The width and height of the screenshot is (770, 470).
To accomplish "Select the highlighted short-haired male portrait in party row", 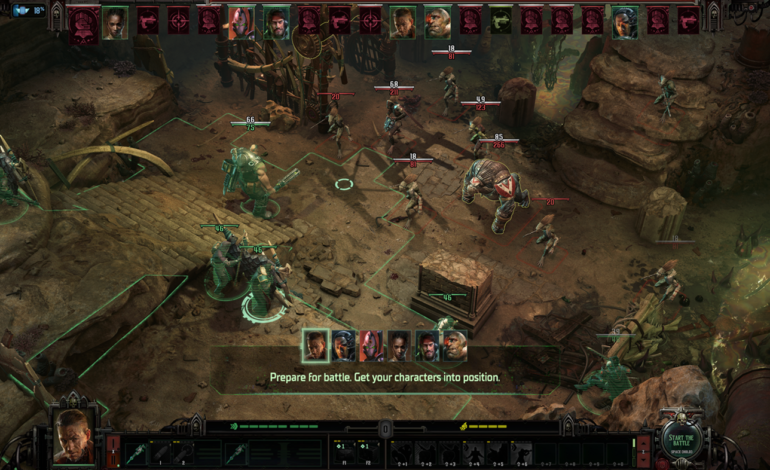I will click(315, 345).
